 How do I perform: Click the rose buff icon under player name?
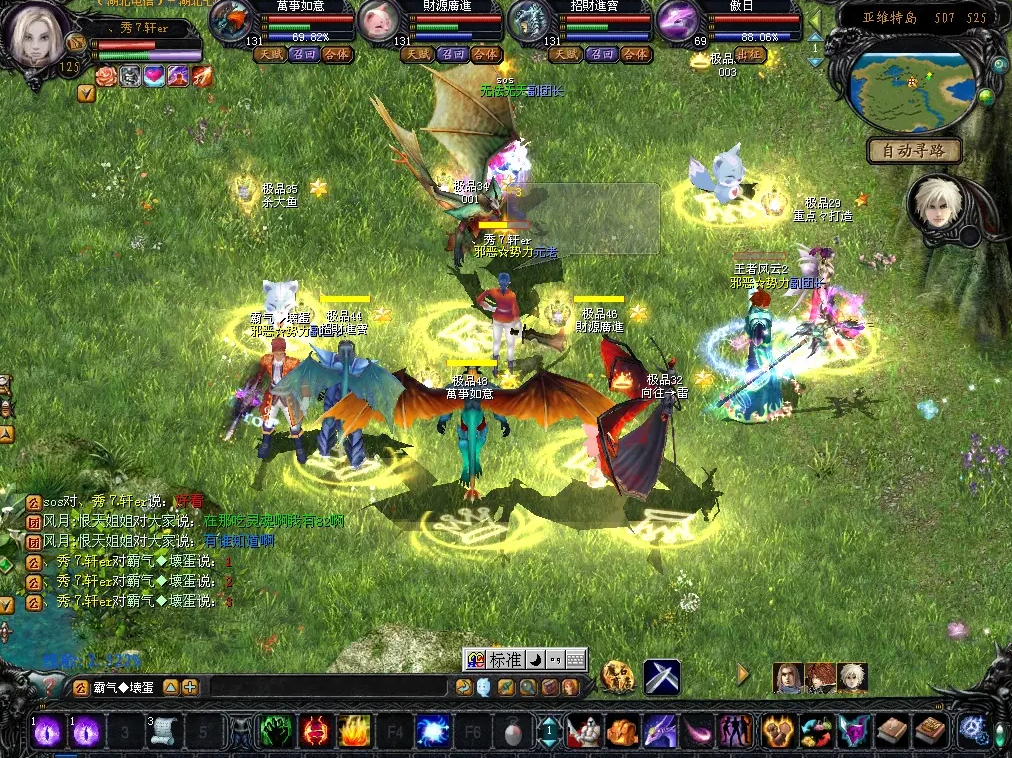click(x=107, y=76)
